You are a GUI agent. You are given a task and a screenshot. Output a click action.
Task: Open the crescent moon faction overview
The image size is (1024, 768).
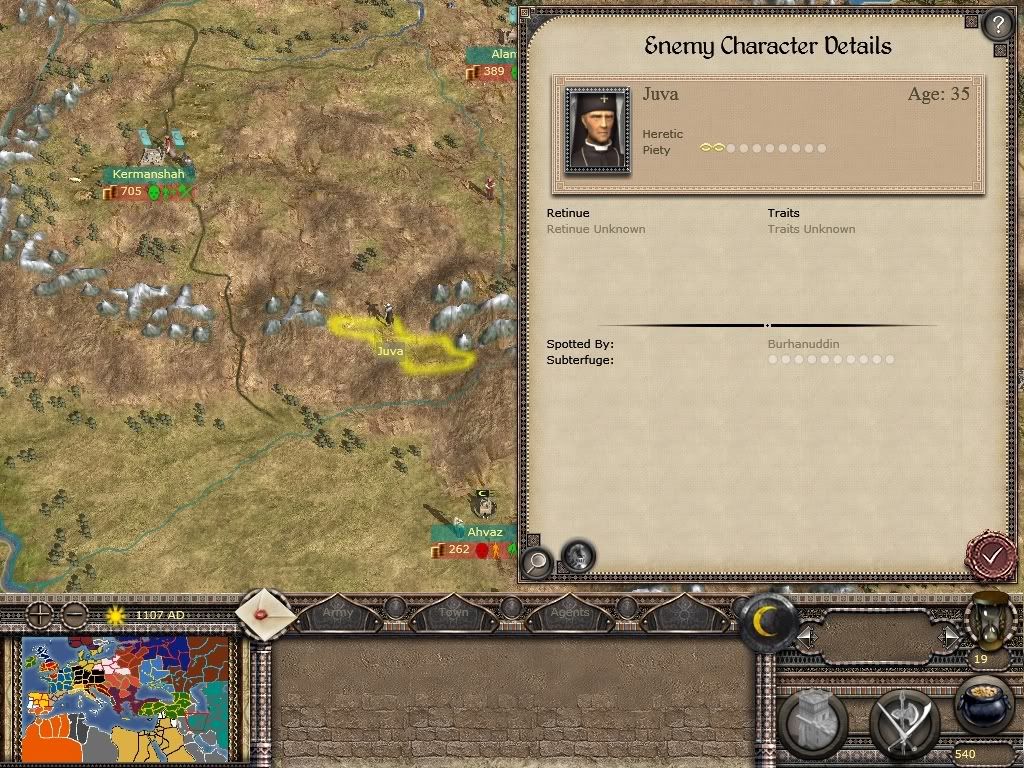(767, 623)
